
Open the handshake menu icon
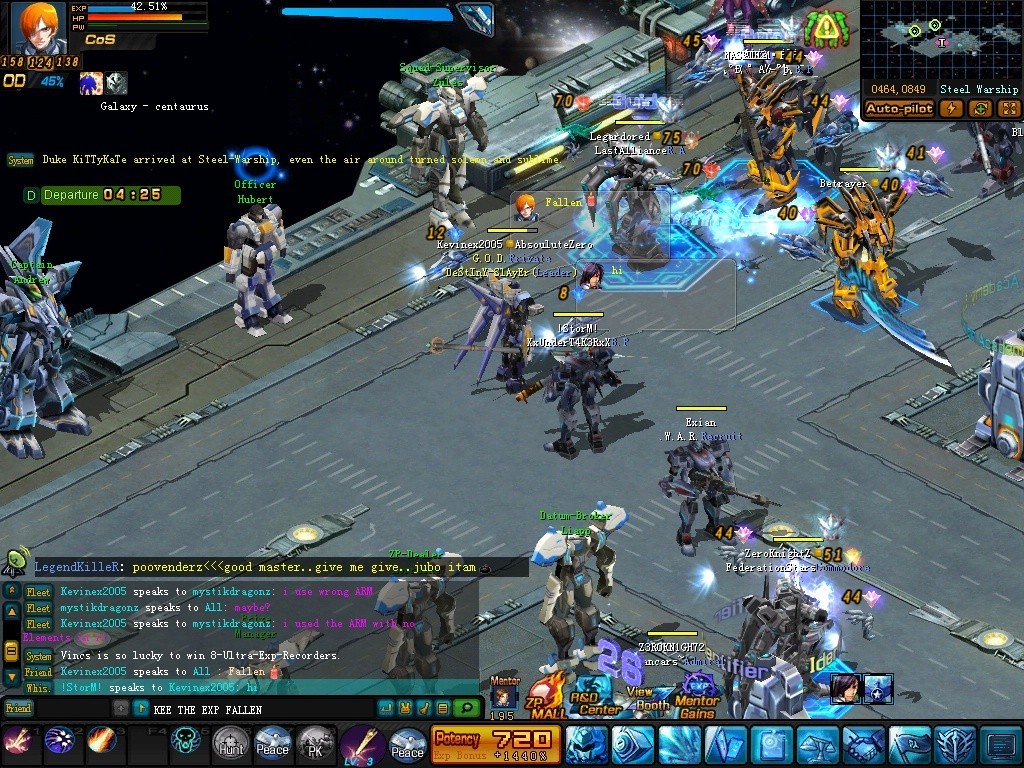point(863,746)
